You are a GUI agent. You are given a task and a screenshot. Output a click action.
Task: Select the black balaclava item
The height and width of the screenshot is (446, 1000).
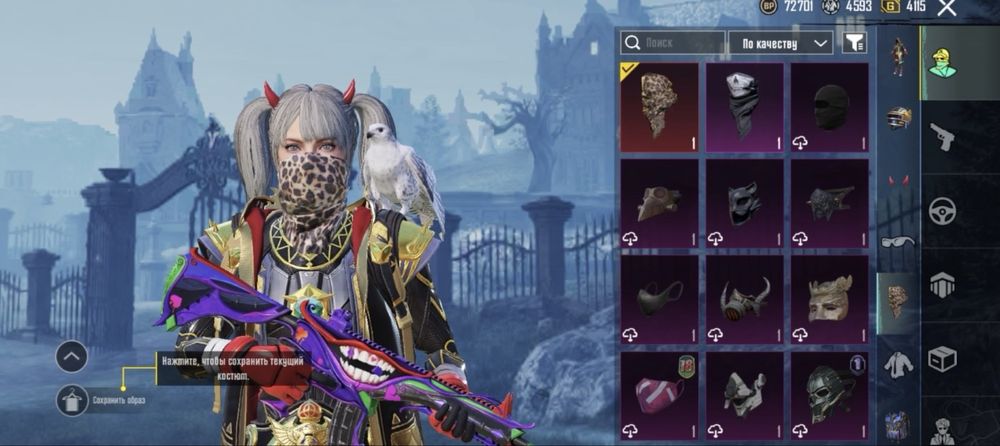click(x=829, y=107)
